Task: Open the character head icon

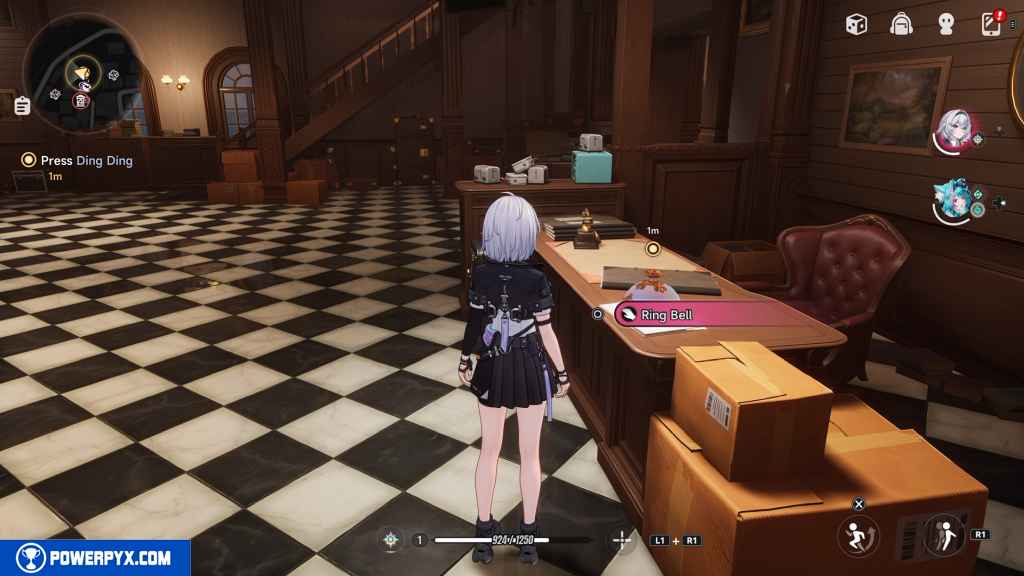Action: coord(946,24)
